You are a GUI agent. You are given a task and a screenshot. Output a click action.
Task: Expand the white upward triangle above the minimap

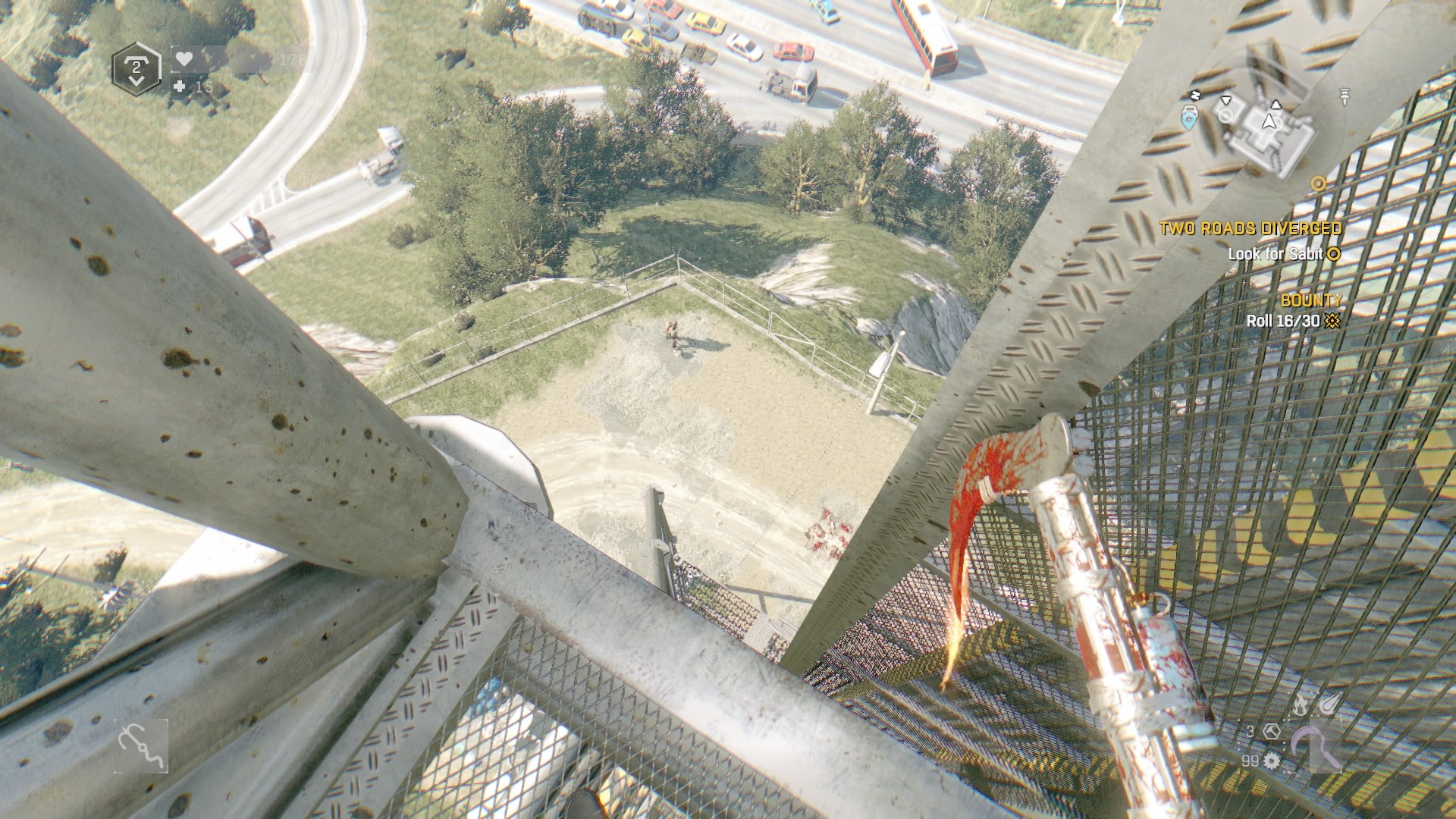tap(1276, 104)
